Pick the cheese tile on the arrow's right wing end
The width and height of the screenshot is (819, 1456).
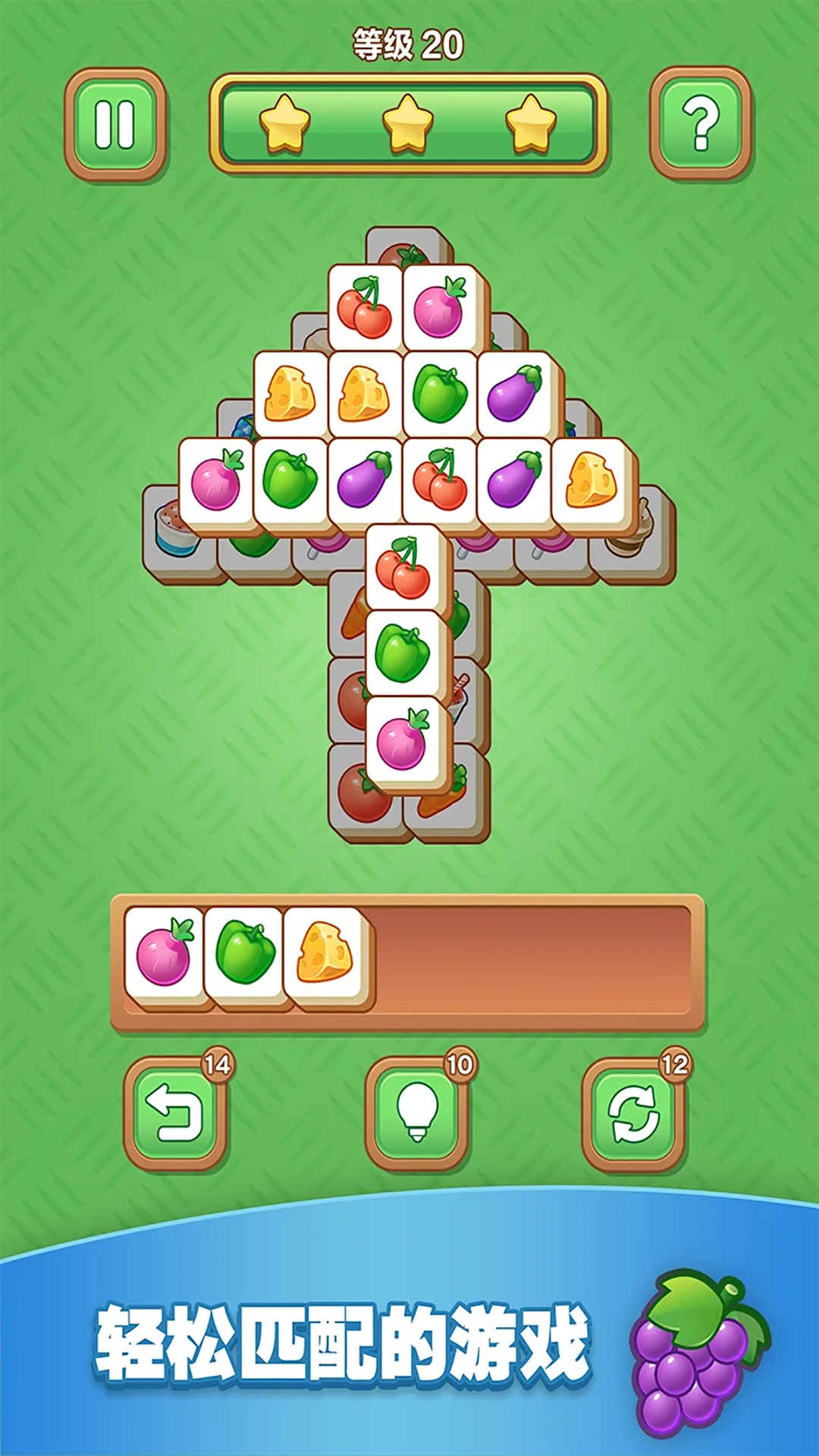pyautogui.click(x=591, y=481)
